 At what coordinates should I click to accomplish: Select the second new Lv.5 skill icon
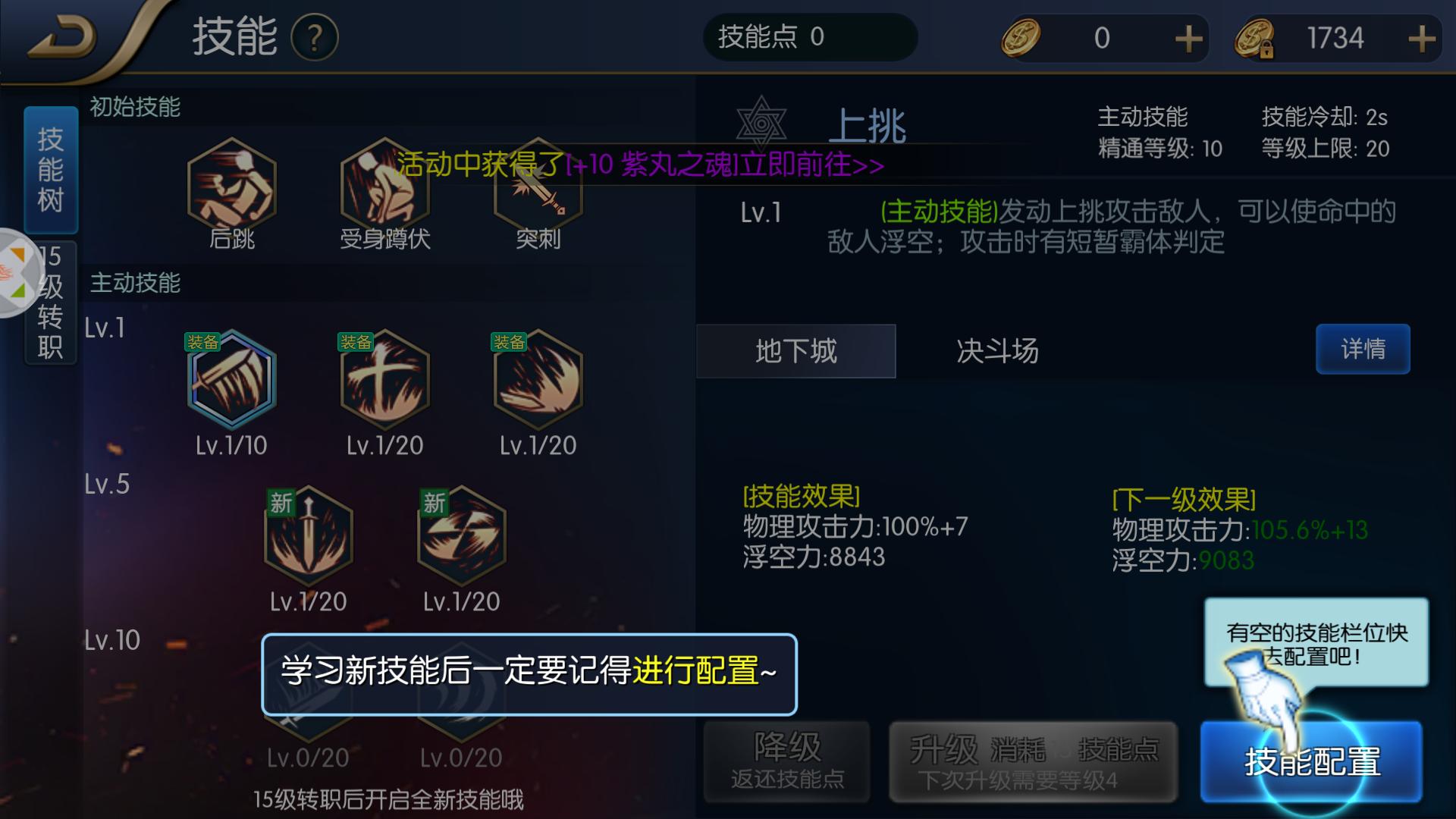click(x=460, y=535)
